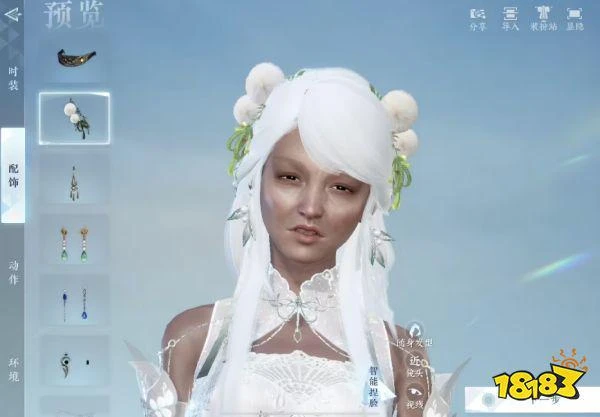Viewport: 600px width, 417px height.
Task: Pick the single silver dangling earring
Action: 75,181
